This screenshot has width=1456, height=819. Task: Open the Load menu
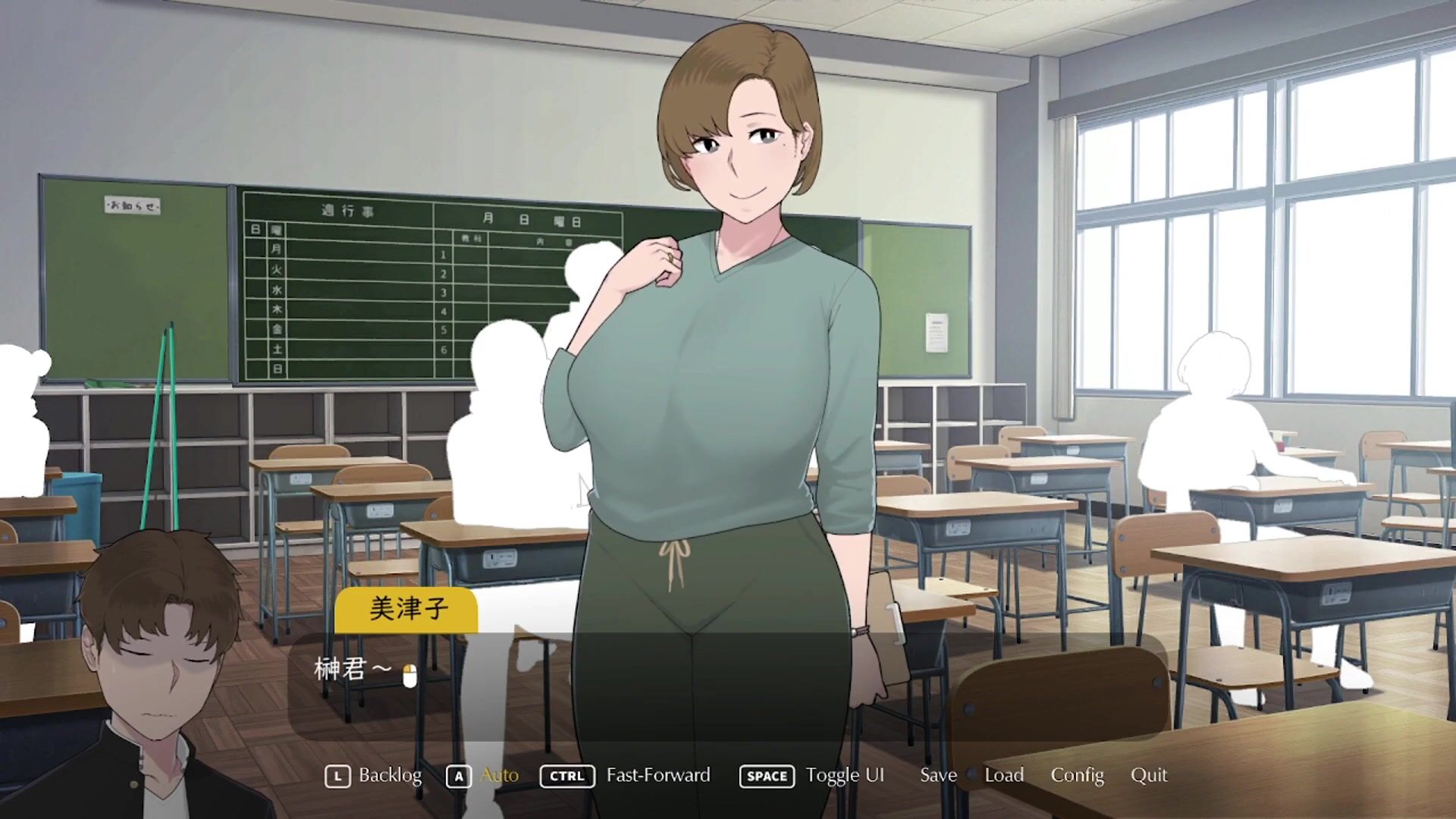coord(1004,775)
